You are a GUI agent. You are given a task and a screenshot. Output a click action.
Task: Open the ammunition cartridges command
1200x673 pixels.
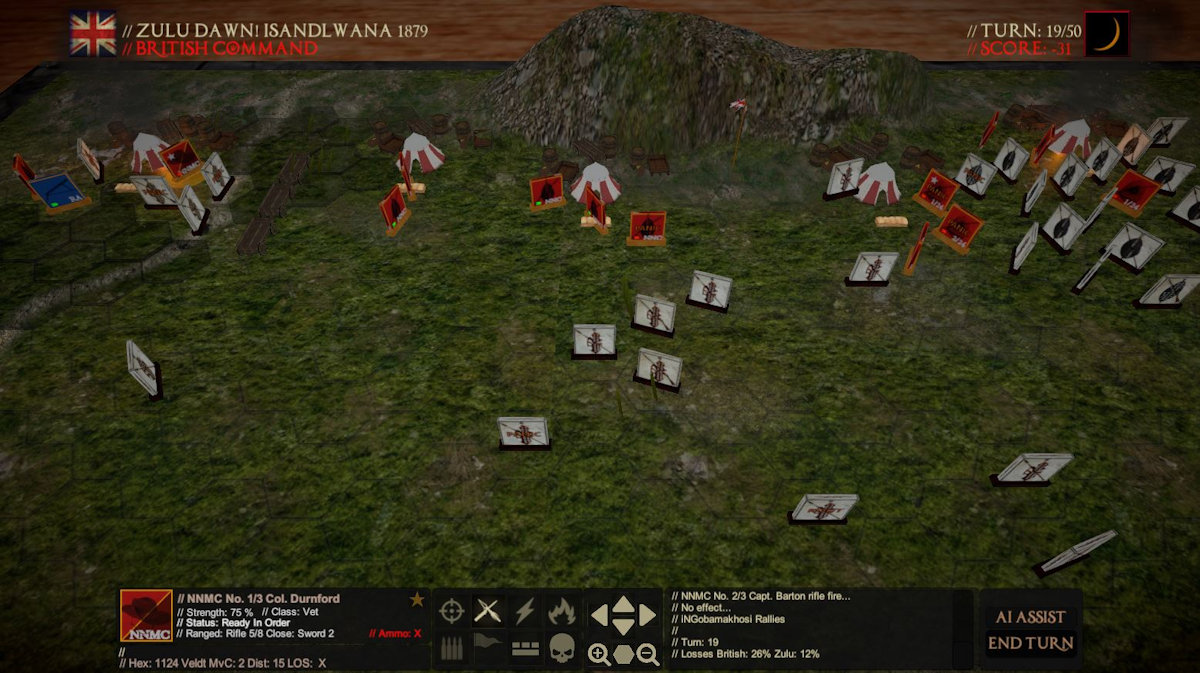click(452, 647)
